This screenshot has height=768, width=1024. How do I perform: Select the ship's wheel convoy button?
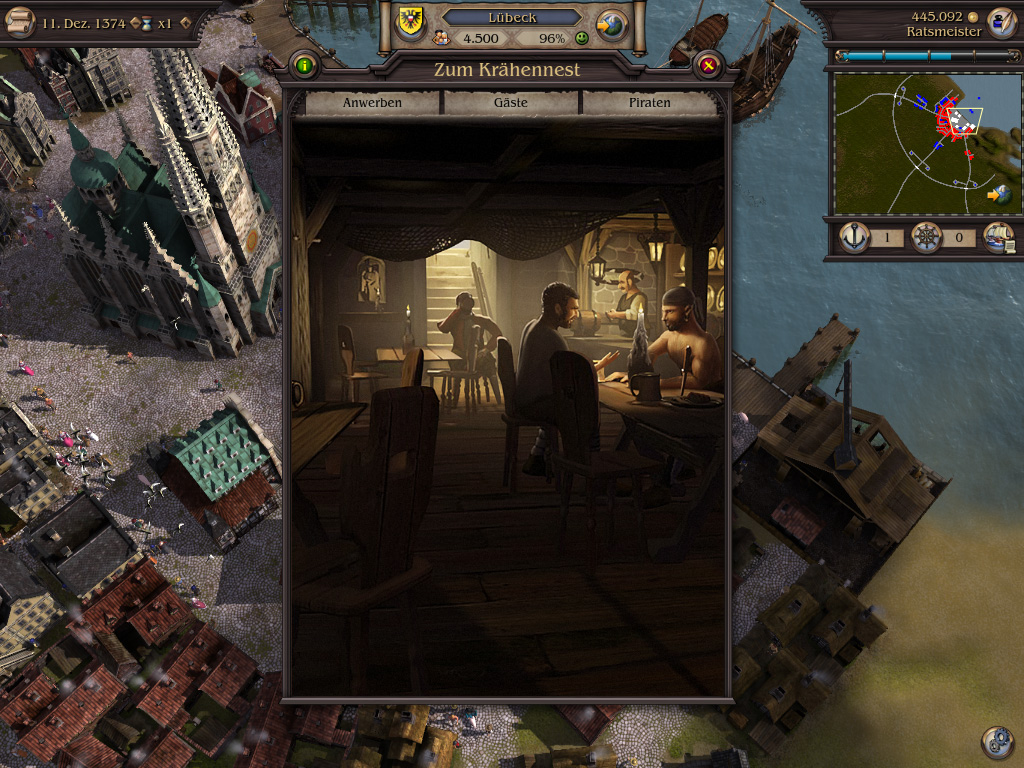coord(925,238)
